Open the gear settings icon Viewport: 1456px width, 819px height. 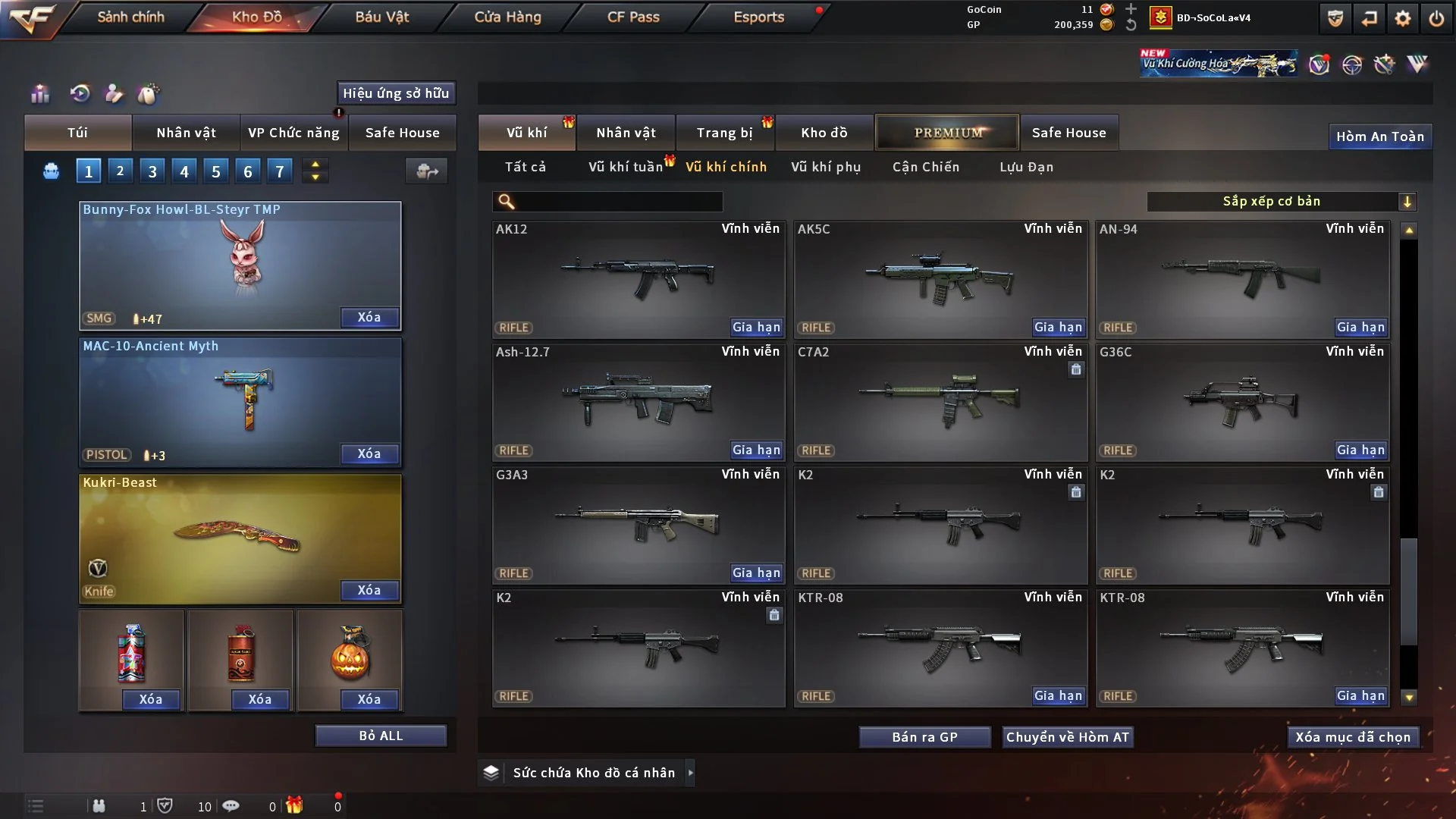(x=1403, y=18)
